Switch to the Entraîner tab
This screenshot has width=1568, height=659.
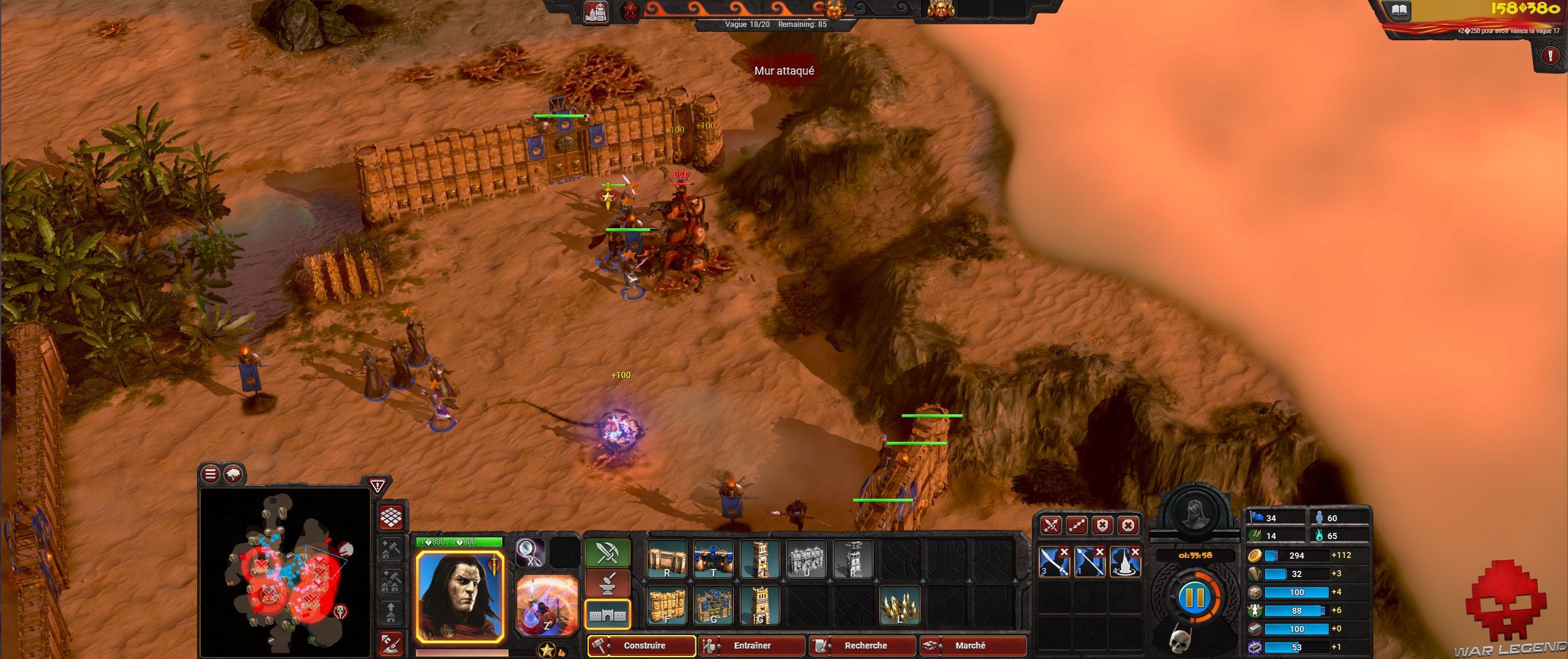(751, 646)
